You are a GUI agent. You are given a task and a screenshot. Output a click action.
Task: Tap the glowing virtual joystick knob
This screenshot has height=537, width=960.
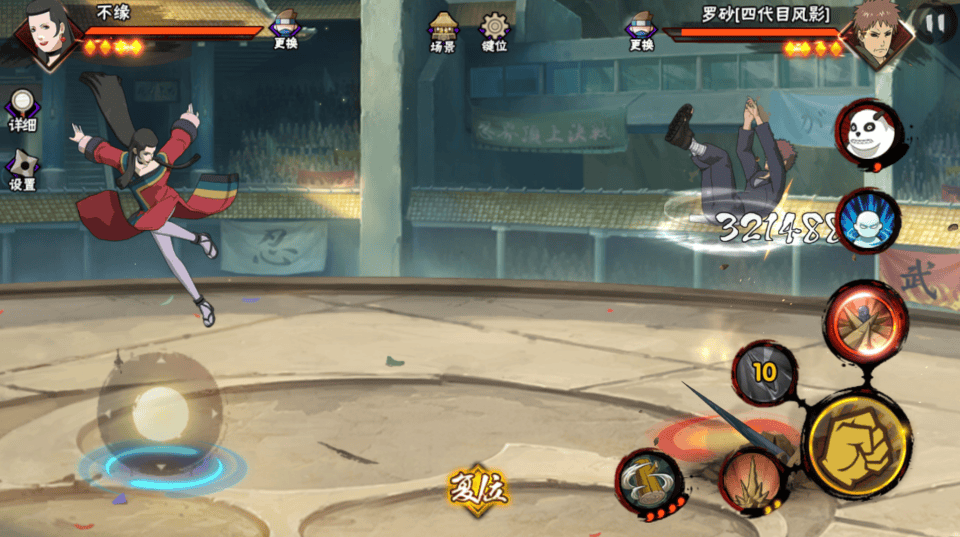click(160, 412)
